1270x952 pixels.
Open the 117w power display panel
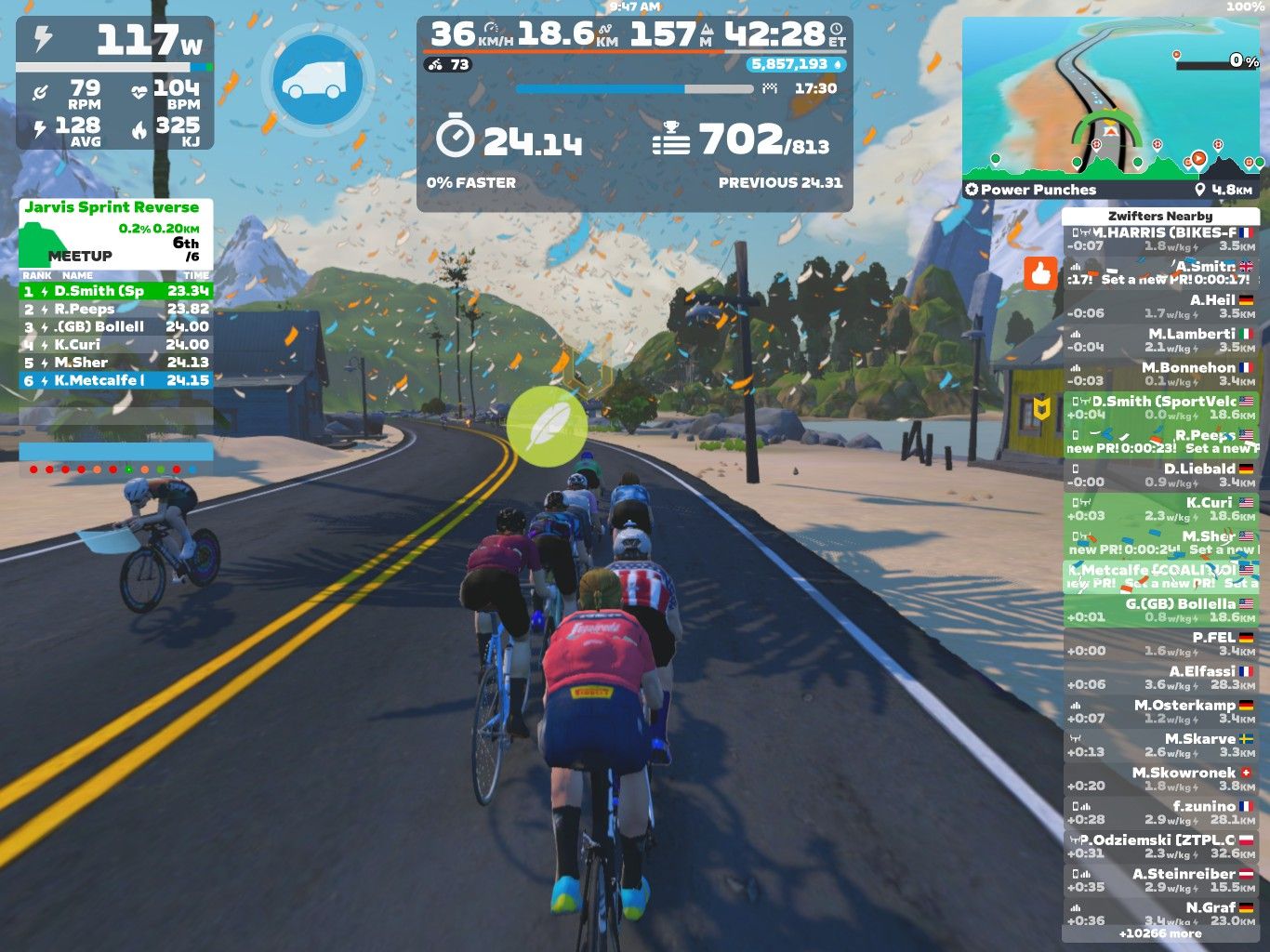(x=115, y=83)
